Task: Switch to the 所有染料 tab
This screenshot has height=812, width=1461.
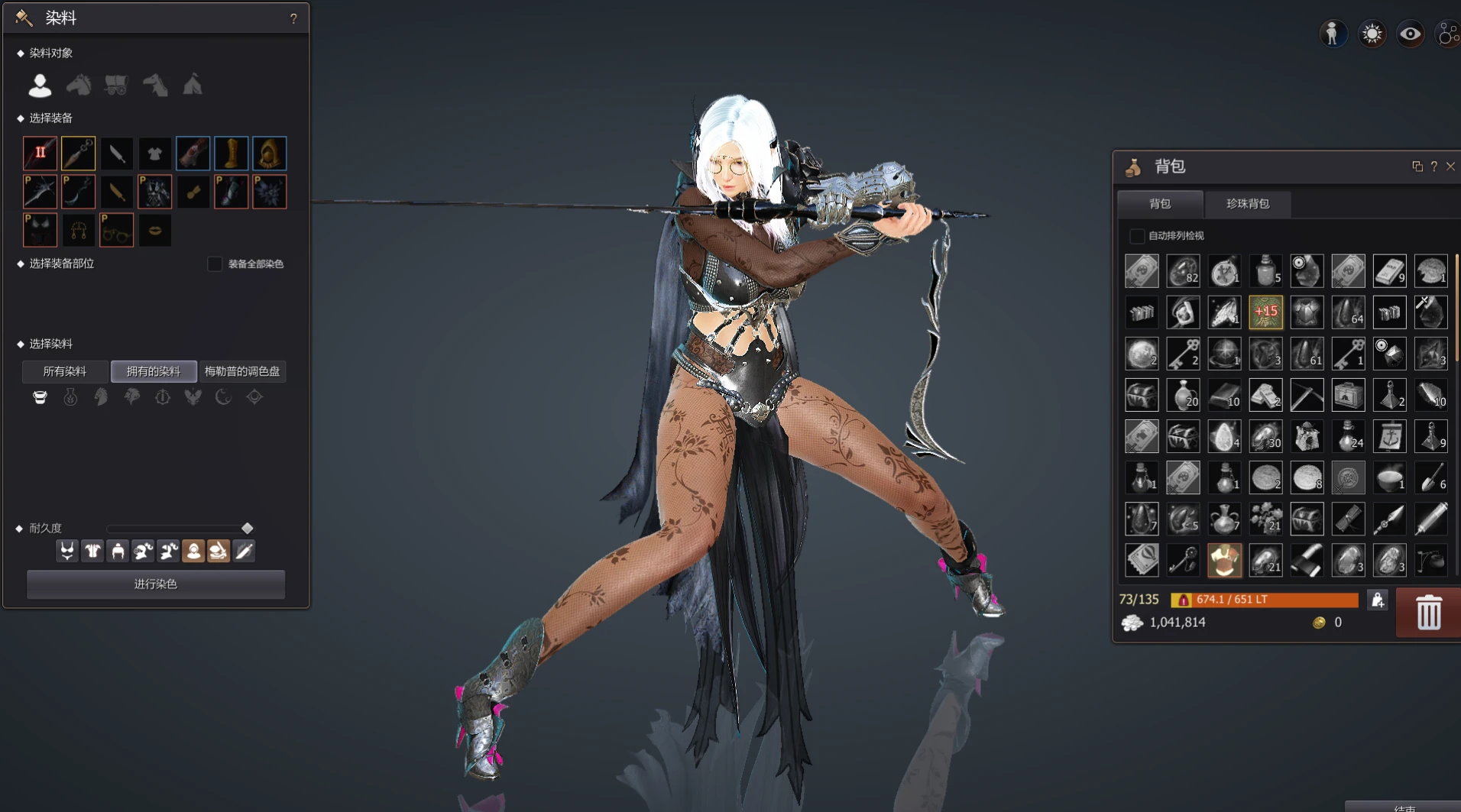Action: pyautogui.click(x=65, y=371)
